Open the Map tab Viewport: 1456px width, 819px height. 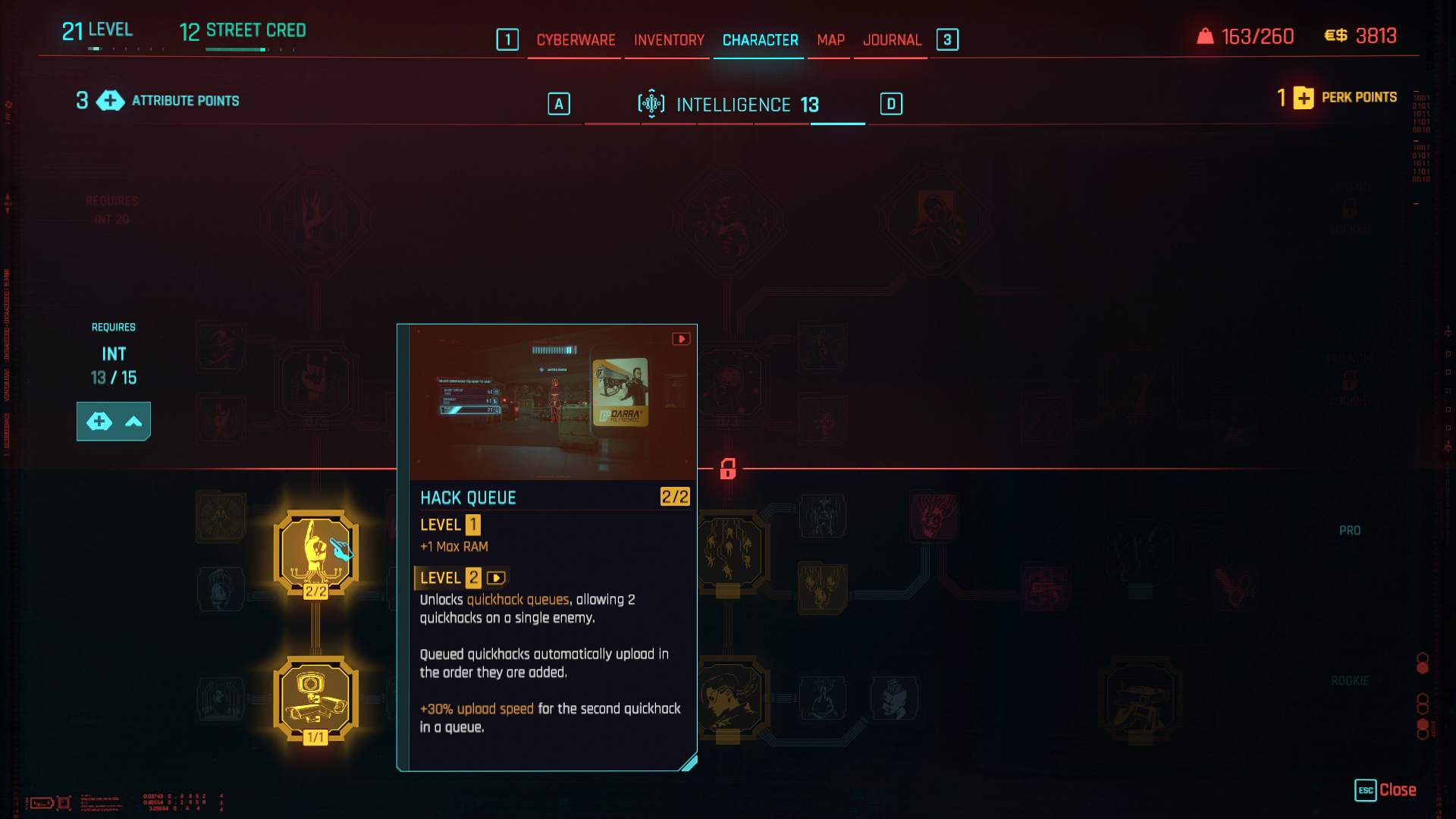[829, 40]
